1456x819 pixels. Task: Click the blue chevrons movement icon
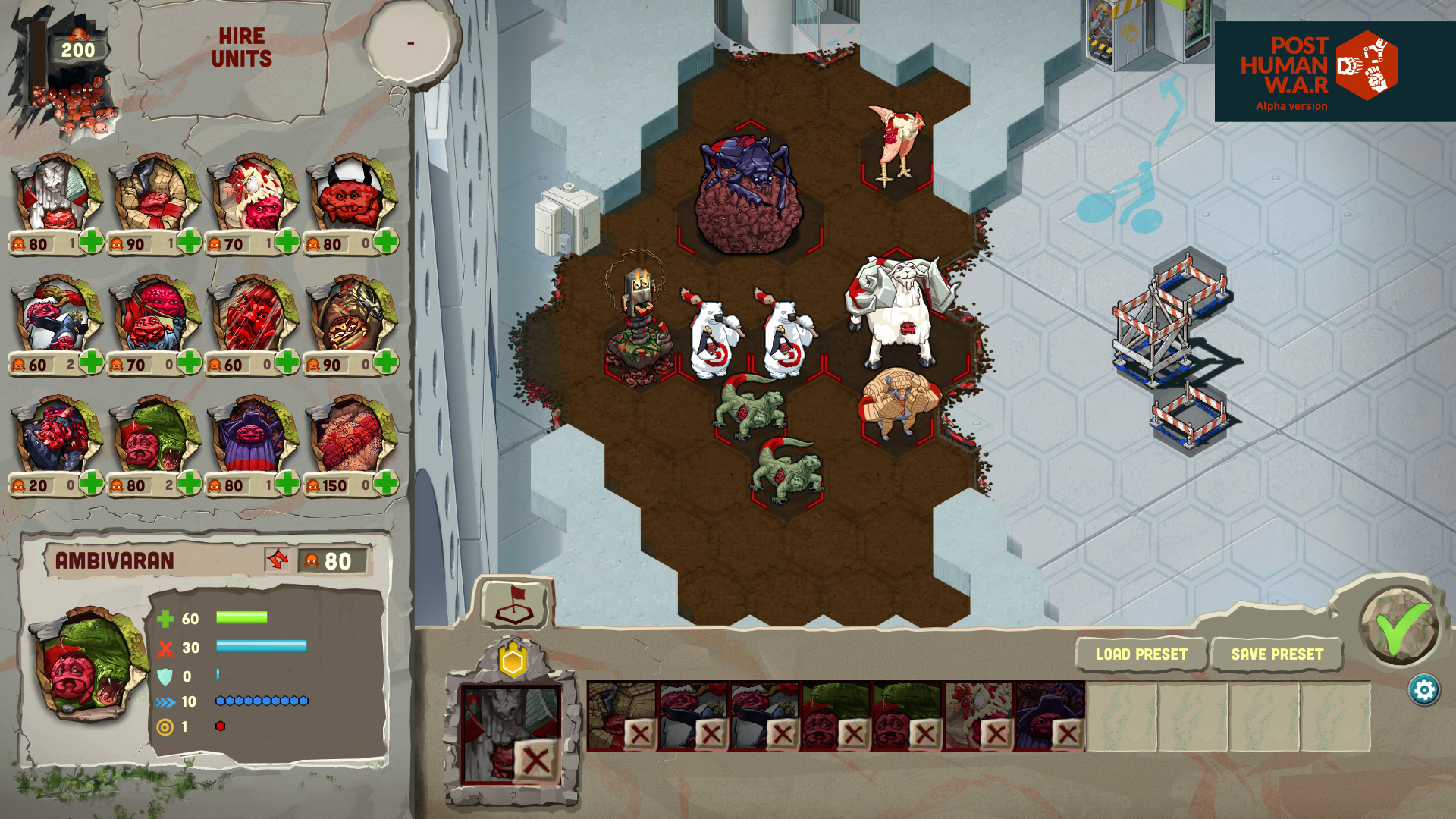point(164,701)
